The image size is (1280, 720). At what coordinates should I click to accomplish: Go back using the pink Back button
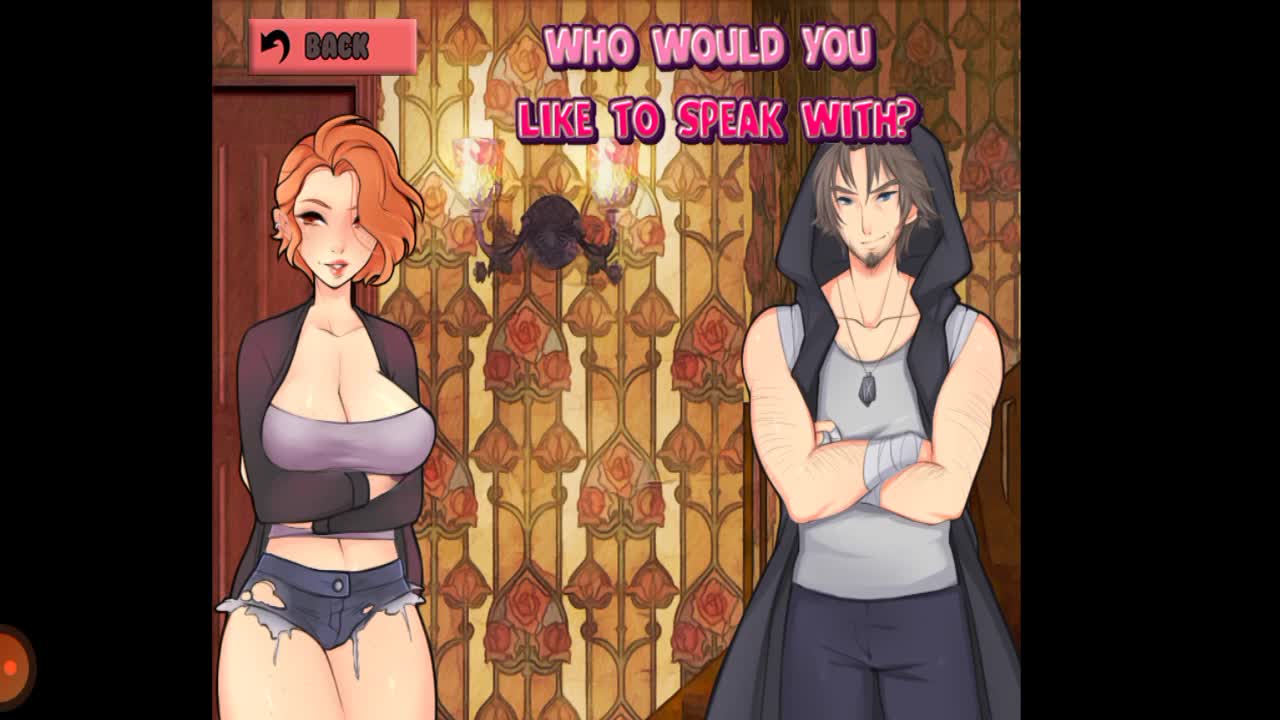click(x=332, y=46)
